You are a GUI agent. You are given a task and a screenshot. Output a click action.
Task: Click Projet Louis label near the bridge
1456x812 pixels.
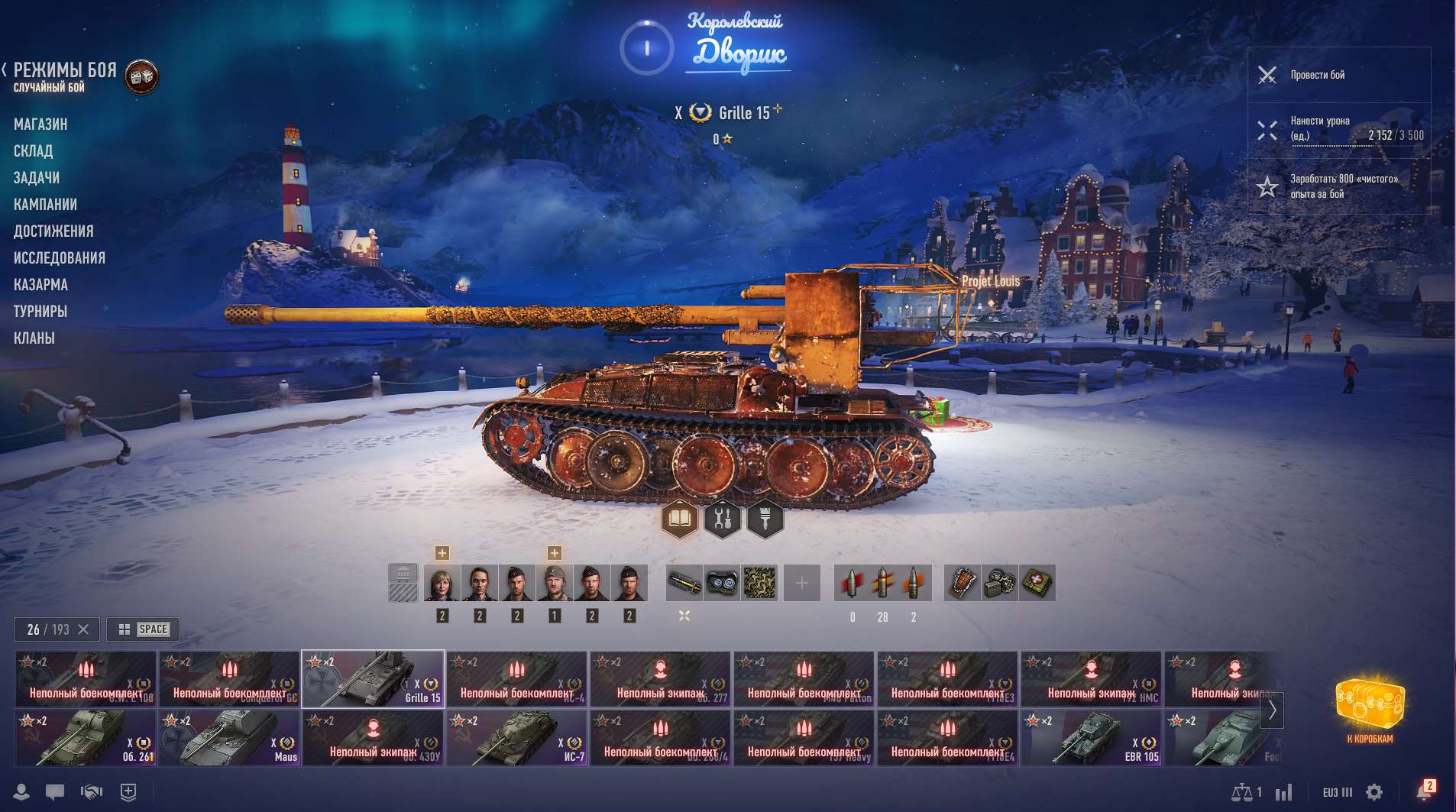point(992,281)
